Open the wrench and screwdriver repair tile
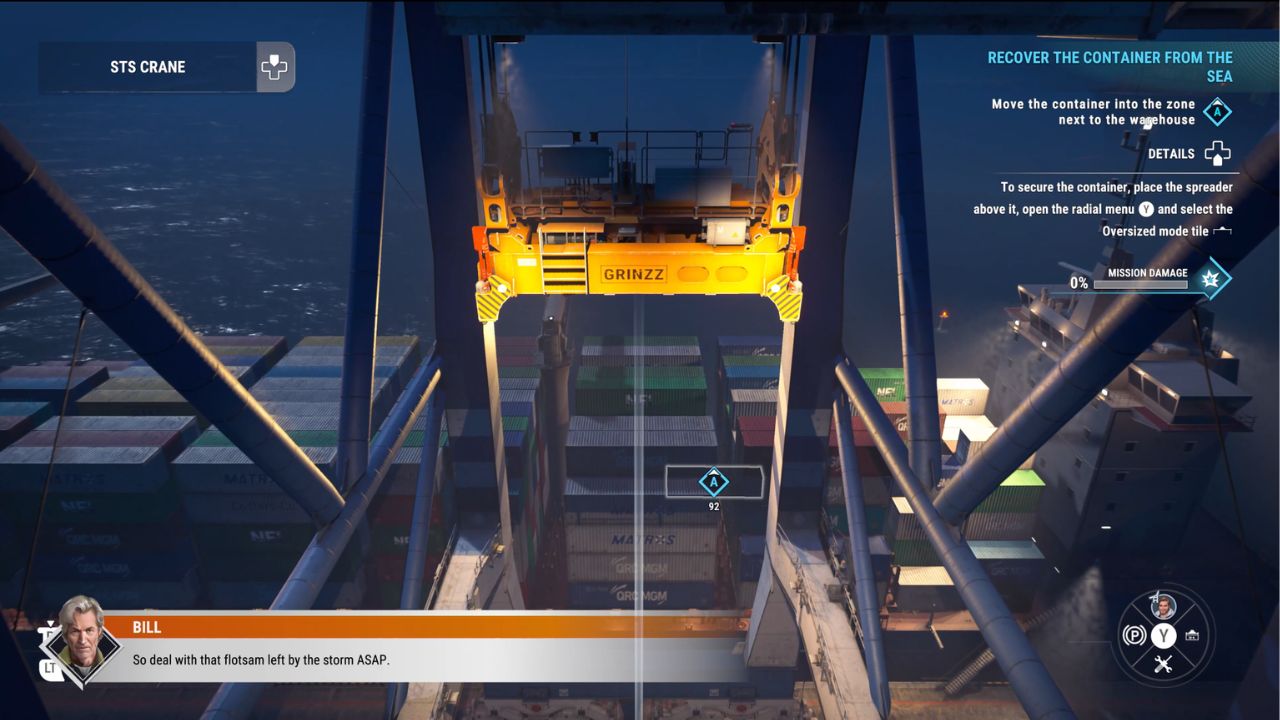 pos(1163,664)
